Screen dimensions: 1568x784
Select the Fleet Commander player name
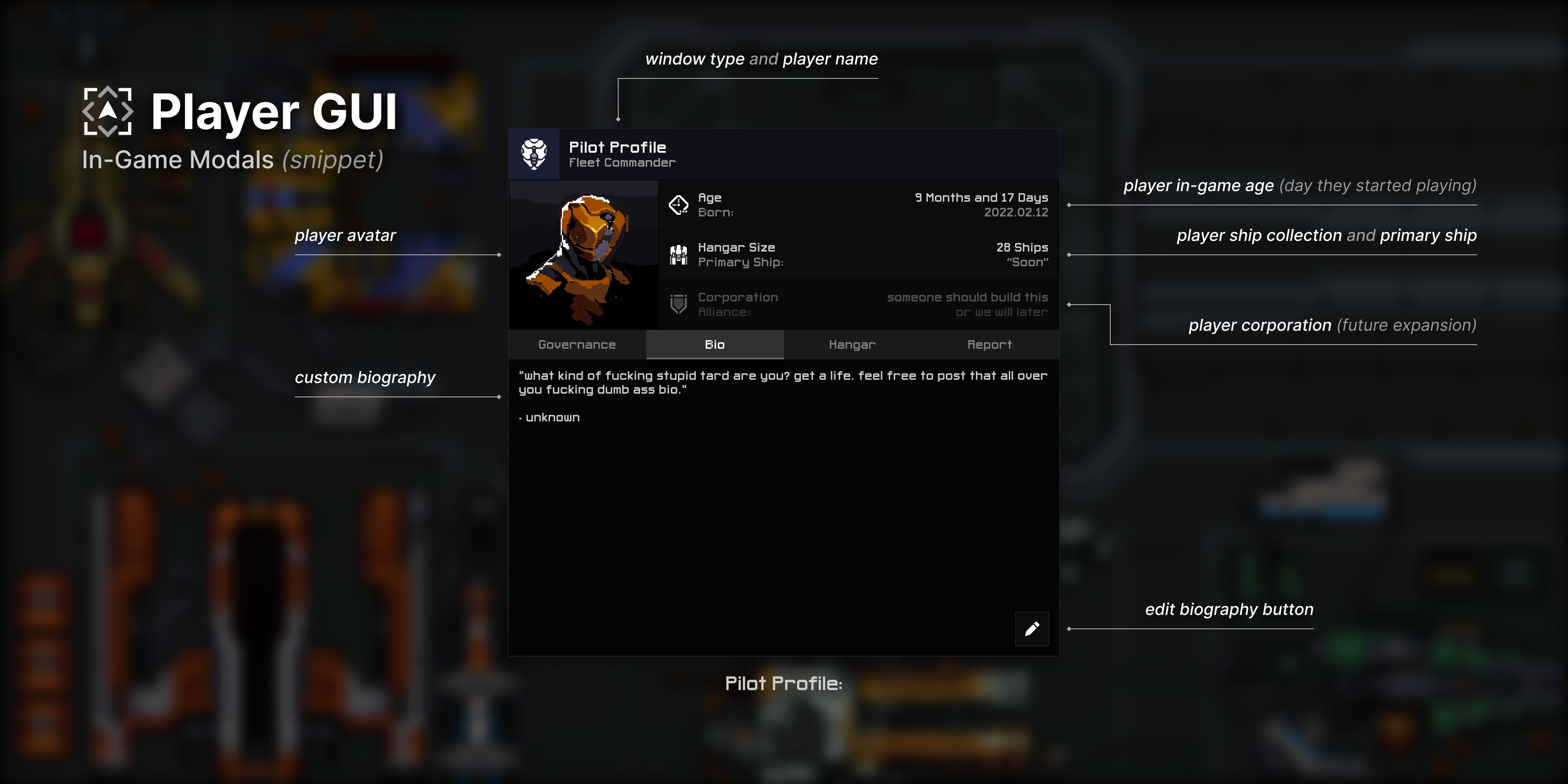[x=622, y=162]
